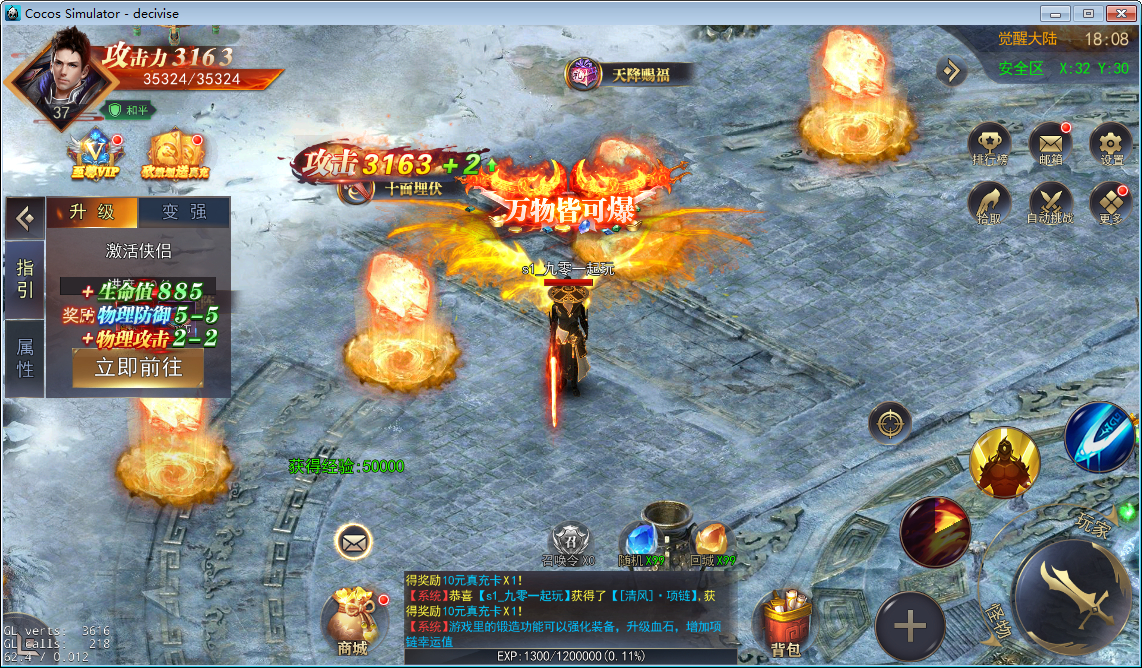Open the 至尊VIP icon
This screenshot has height=668, width=1142.
click(x=94, y=155)
